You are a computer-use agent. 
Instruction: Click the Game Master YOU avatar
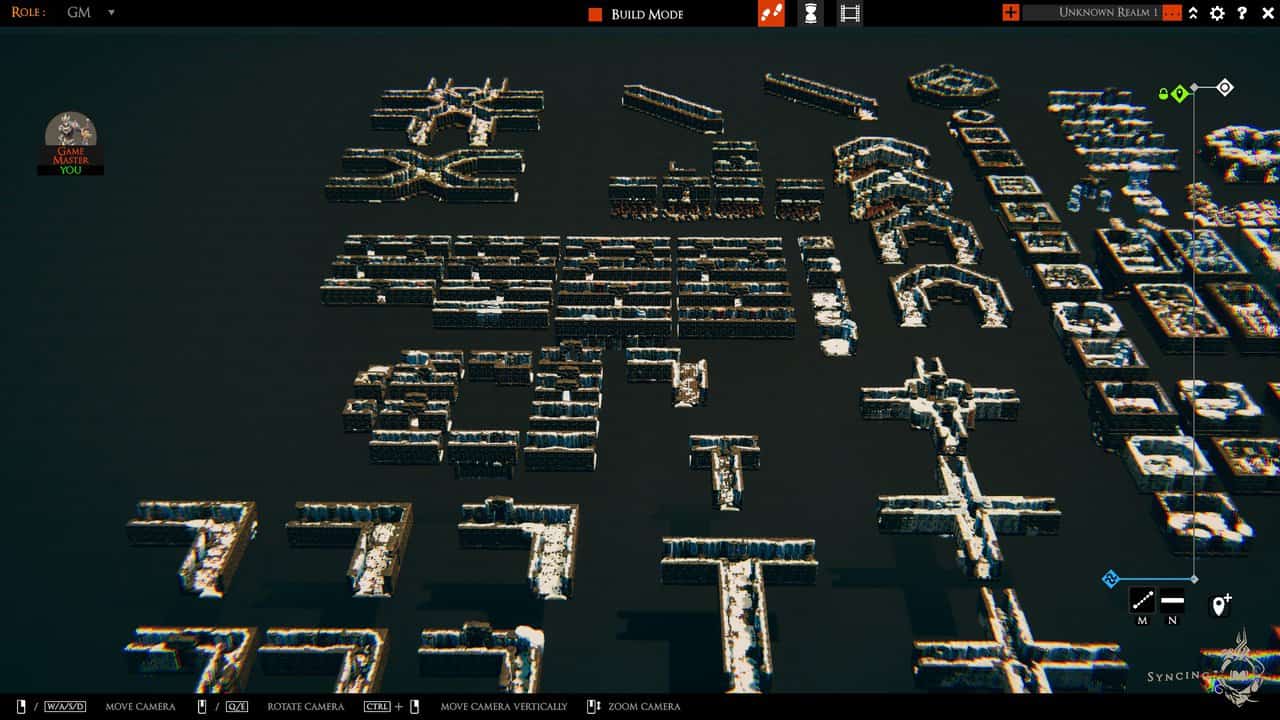click(x=70, y=140)
